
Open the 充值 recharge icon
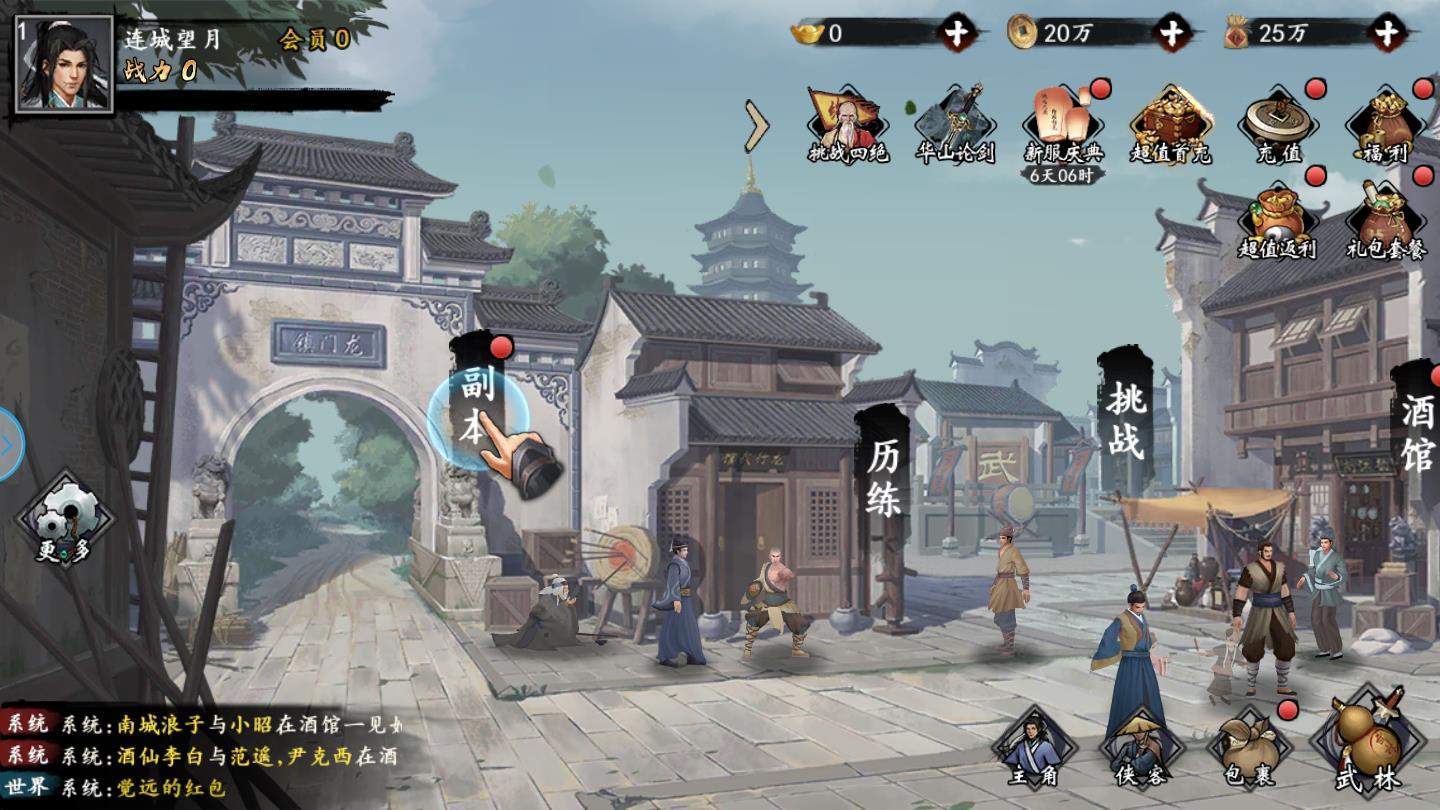[x=1278, y=125]
